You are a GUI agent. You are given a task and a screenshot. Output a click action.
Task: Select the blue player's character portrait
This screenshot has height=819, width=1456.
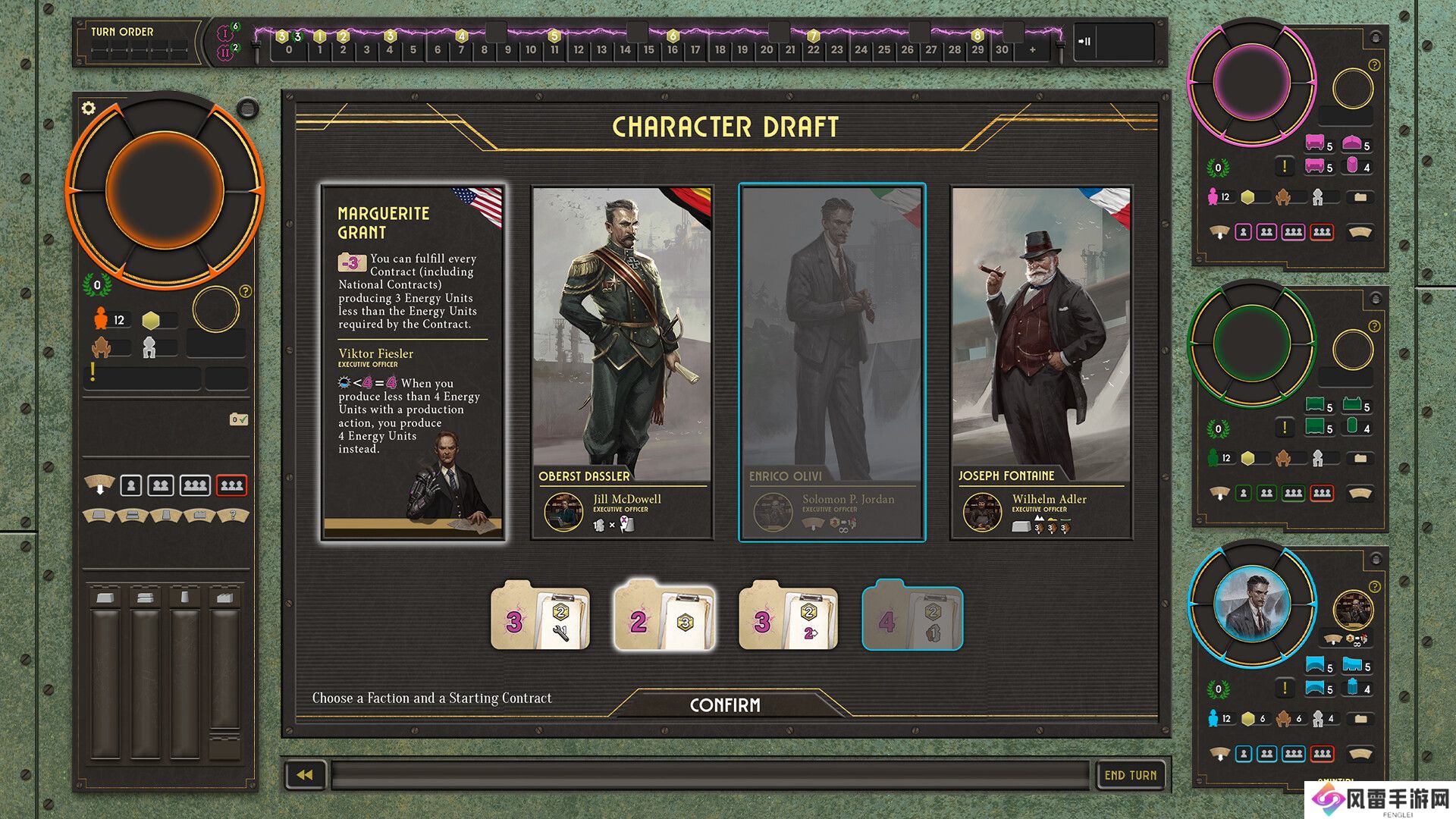[1251, 605]
